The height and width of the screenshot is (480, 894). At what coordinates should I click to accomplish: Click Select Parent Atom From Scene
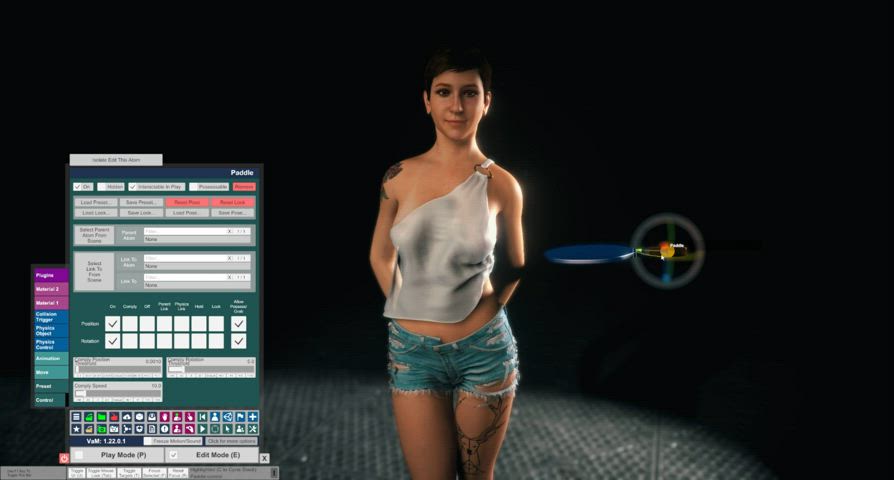tap(95, 235)
